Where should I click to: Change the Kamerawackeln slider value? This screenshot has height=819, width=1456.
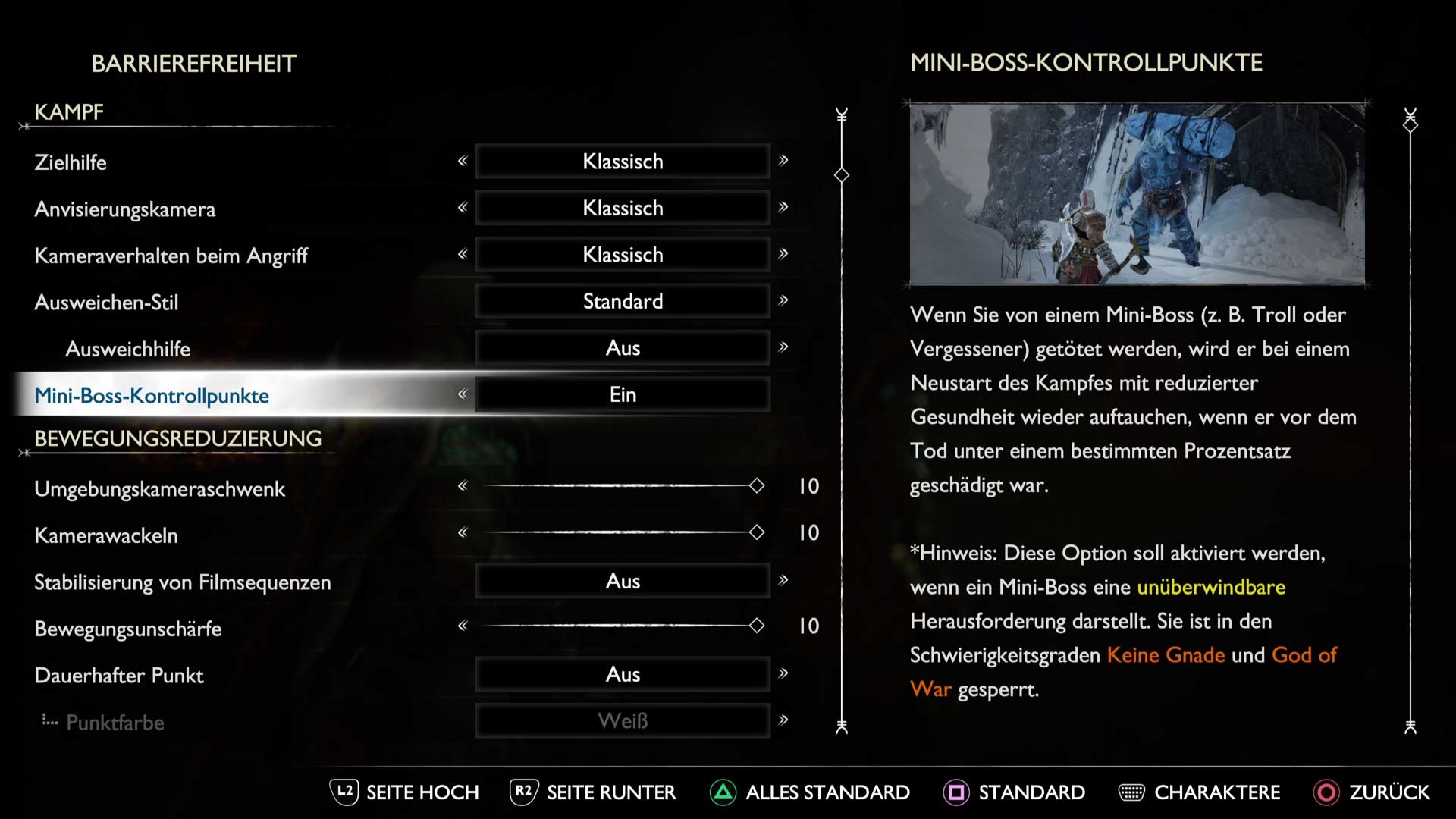pyautogui.click(x=756, y=532)
